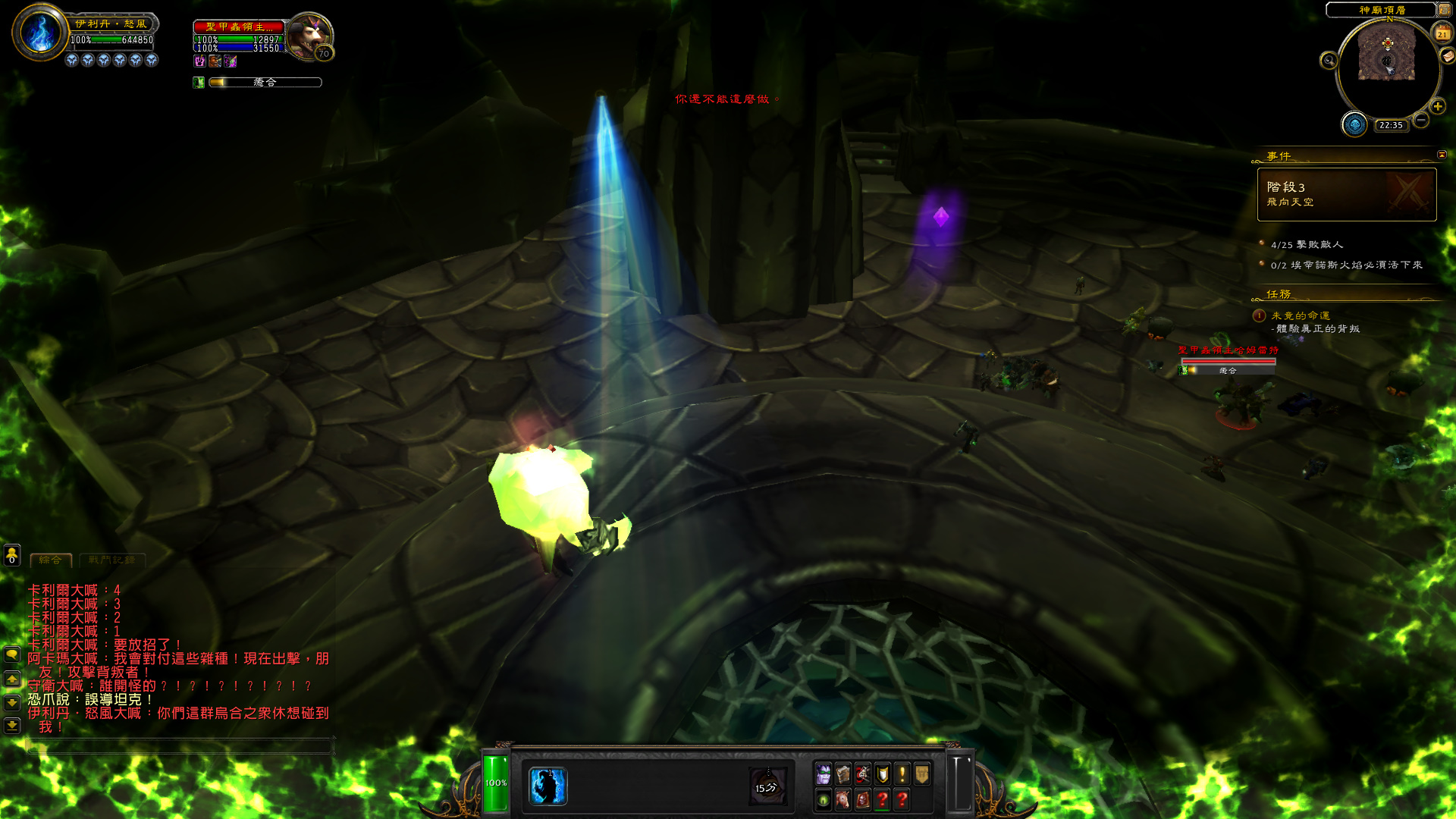Open the quest log exclamation icon
Viewport: 1456px width, 819px height.
902,774
